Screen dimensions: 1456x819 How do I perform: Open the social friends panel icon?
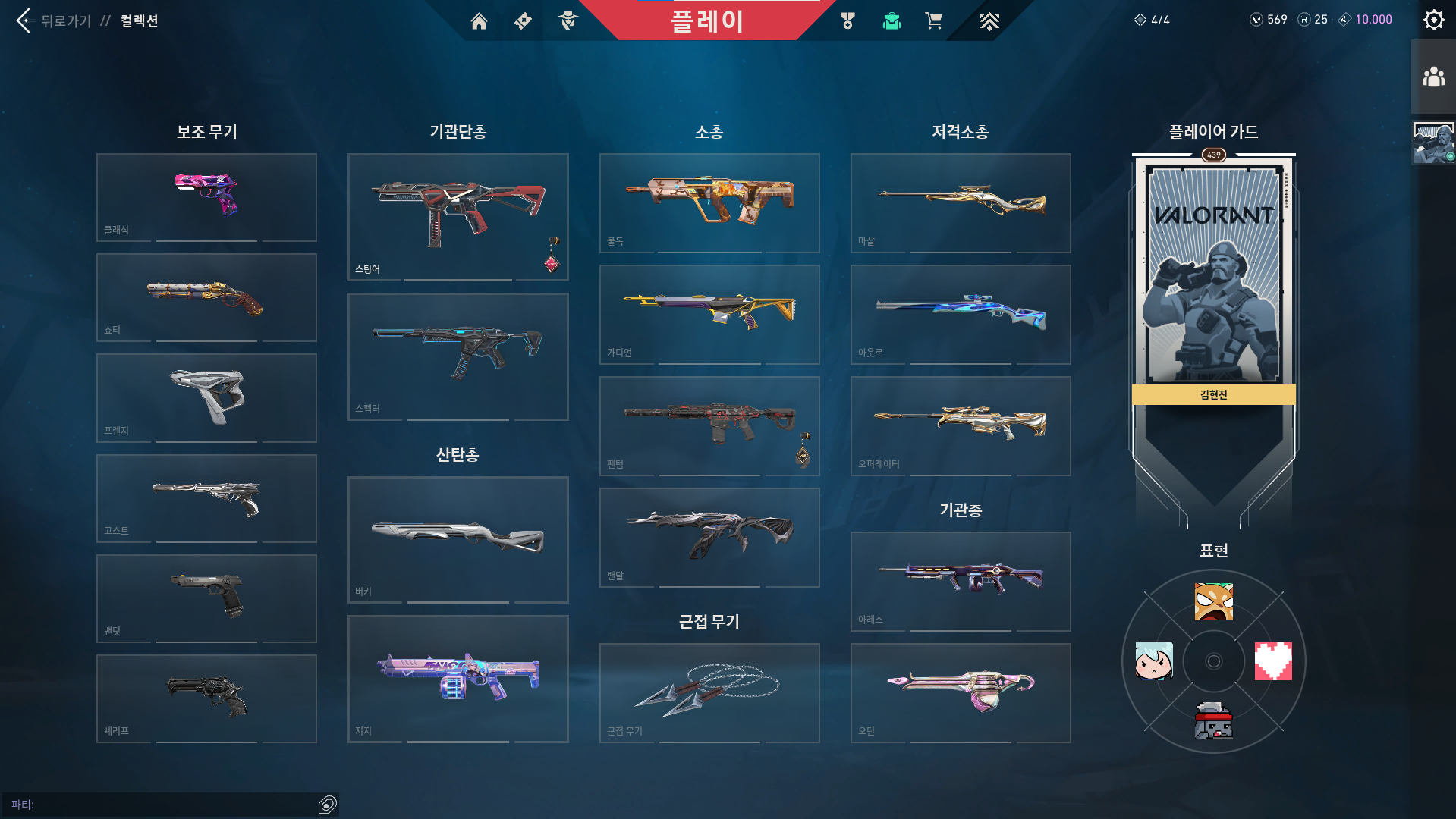tap(1432, 74)
